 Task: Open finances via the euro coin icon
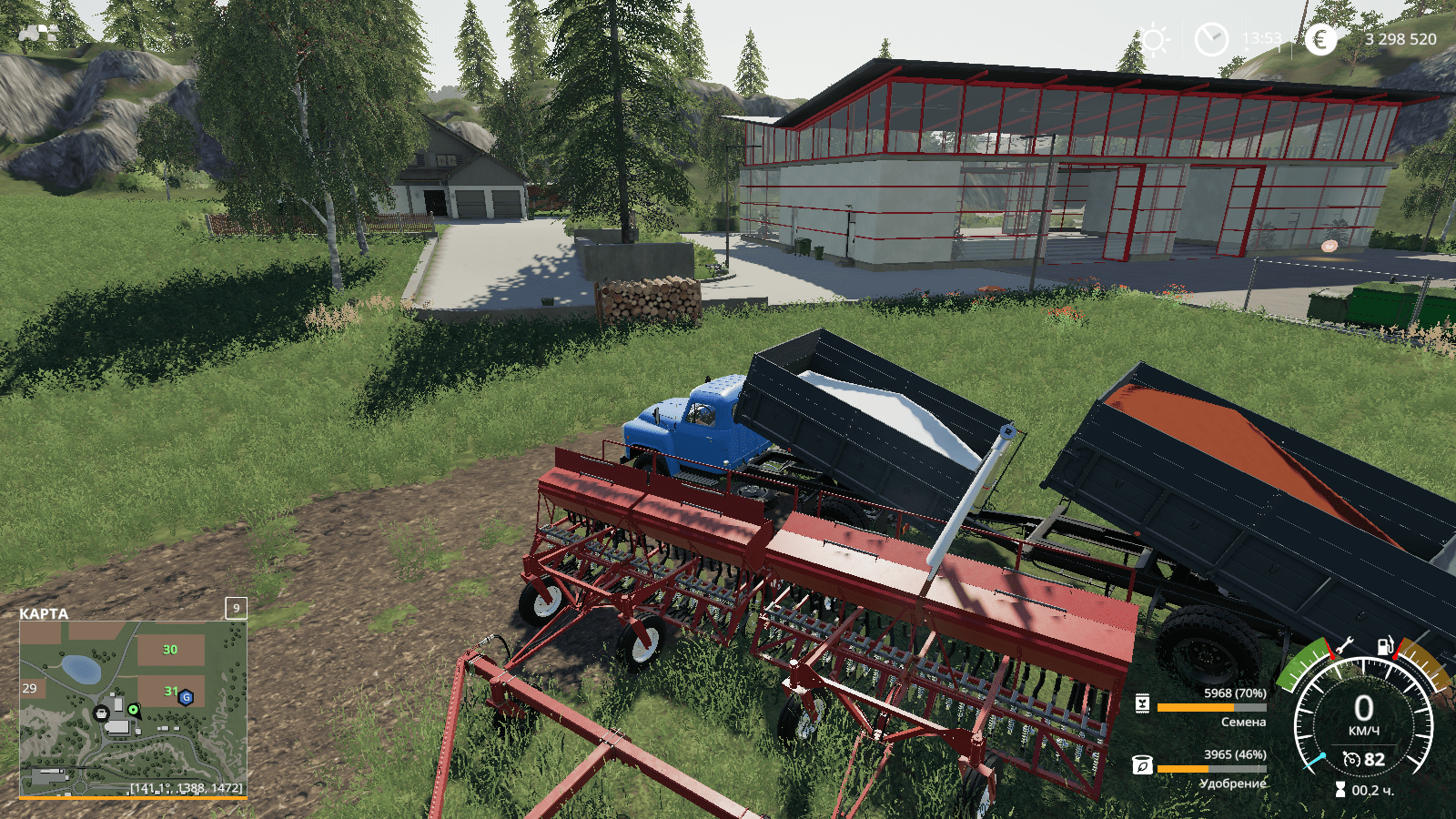[x=1319, y=39]
